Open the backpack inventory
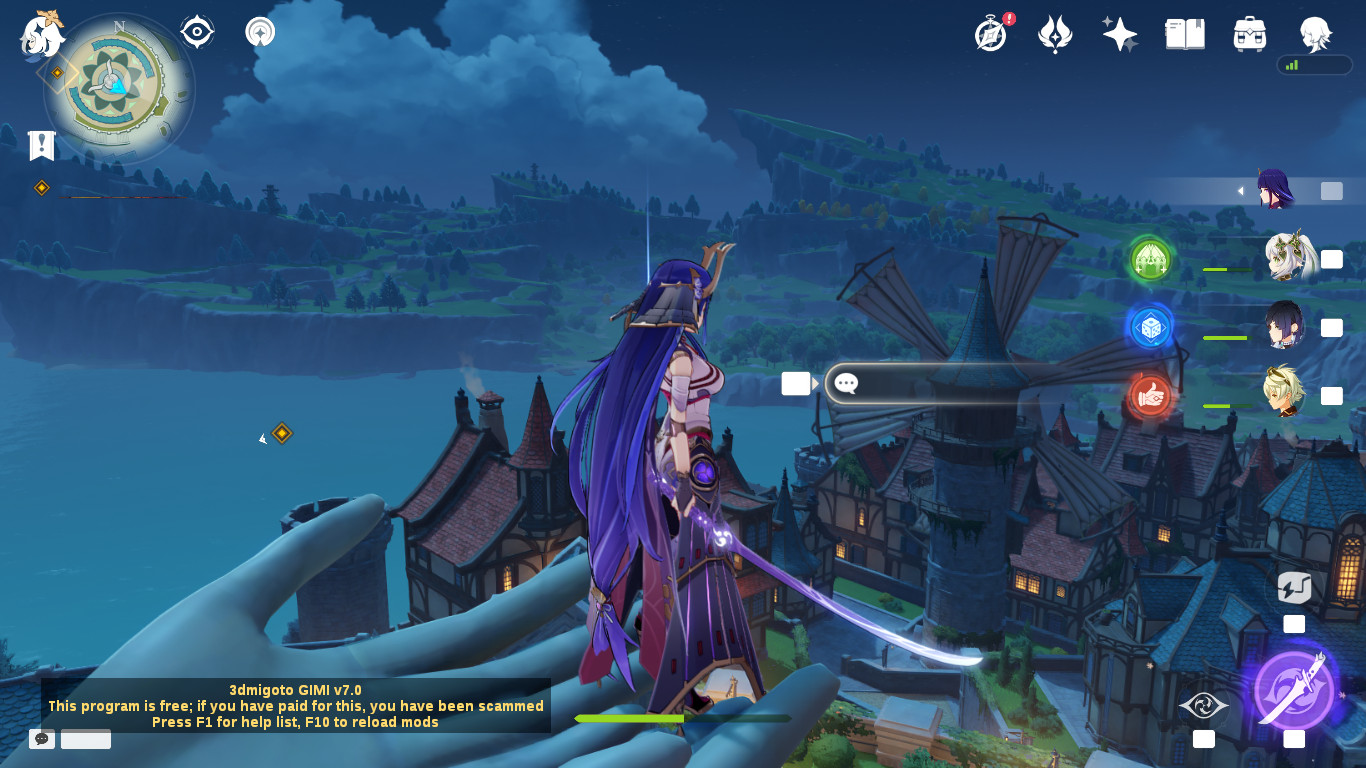 pyautogui.click(x=1250, y=34)
